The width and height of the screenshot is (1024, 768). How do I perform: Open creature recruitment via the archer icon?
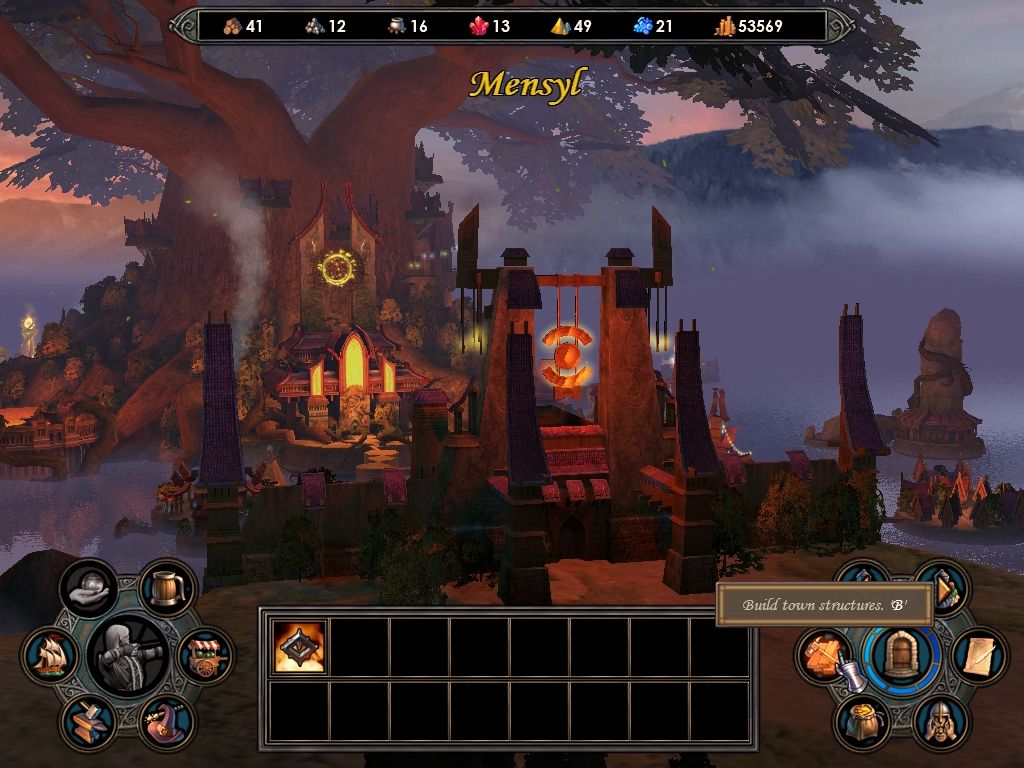(x=127, y=656)
